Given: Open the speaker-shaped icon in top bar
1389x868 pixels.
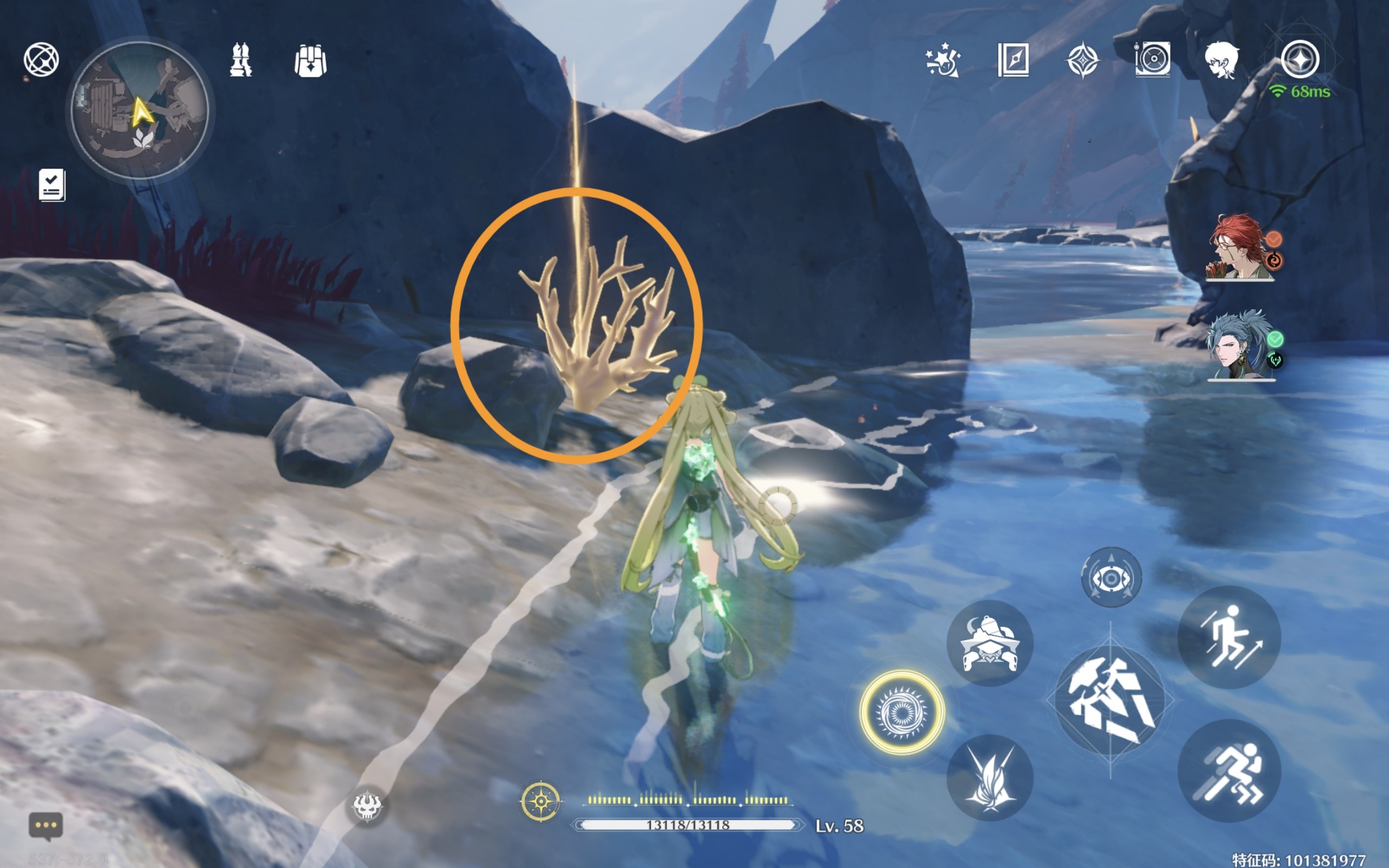Looking at the screenshot, I should click(1152, 60).
